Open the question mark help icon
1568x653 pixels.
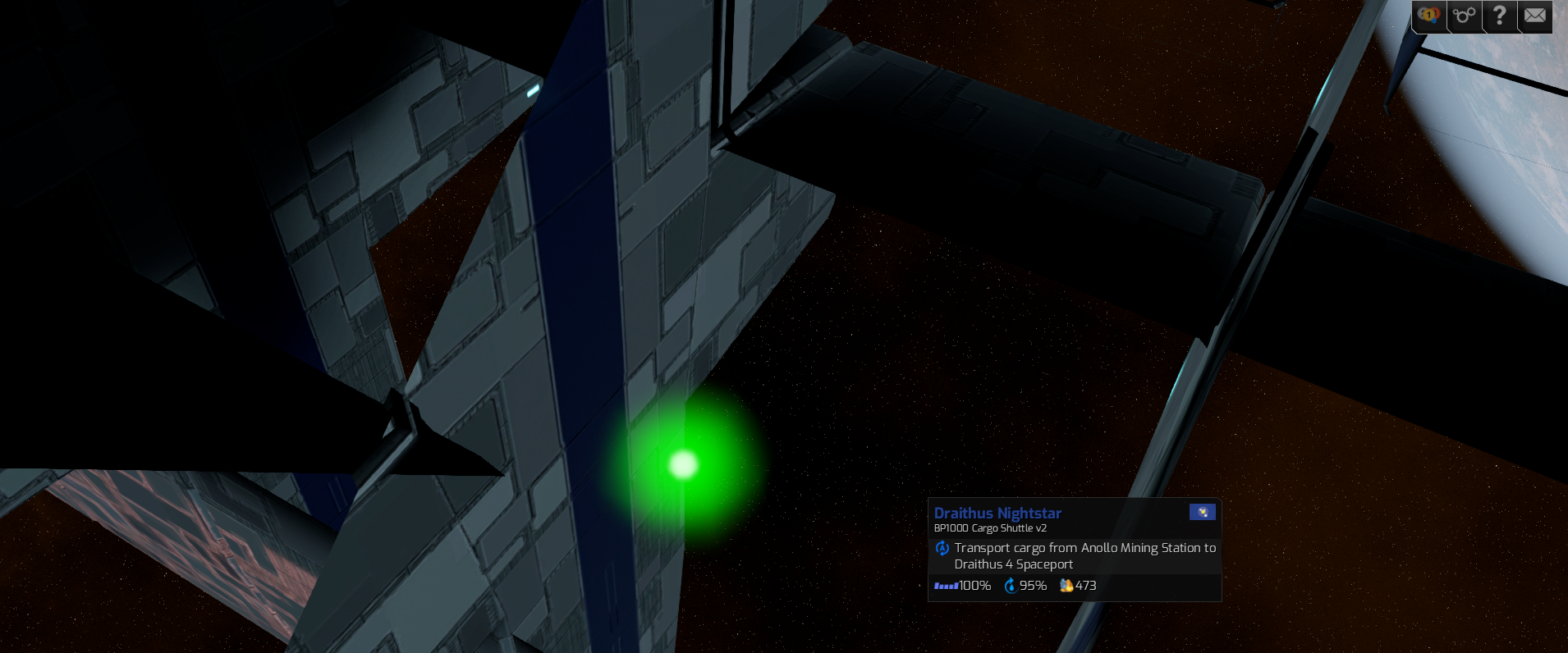click(x=1499, y=15)
